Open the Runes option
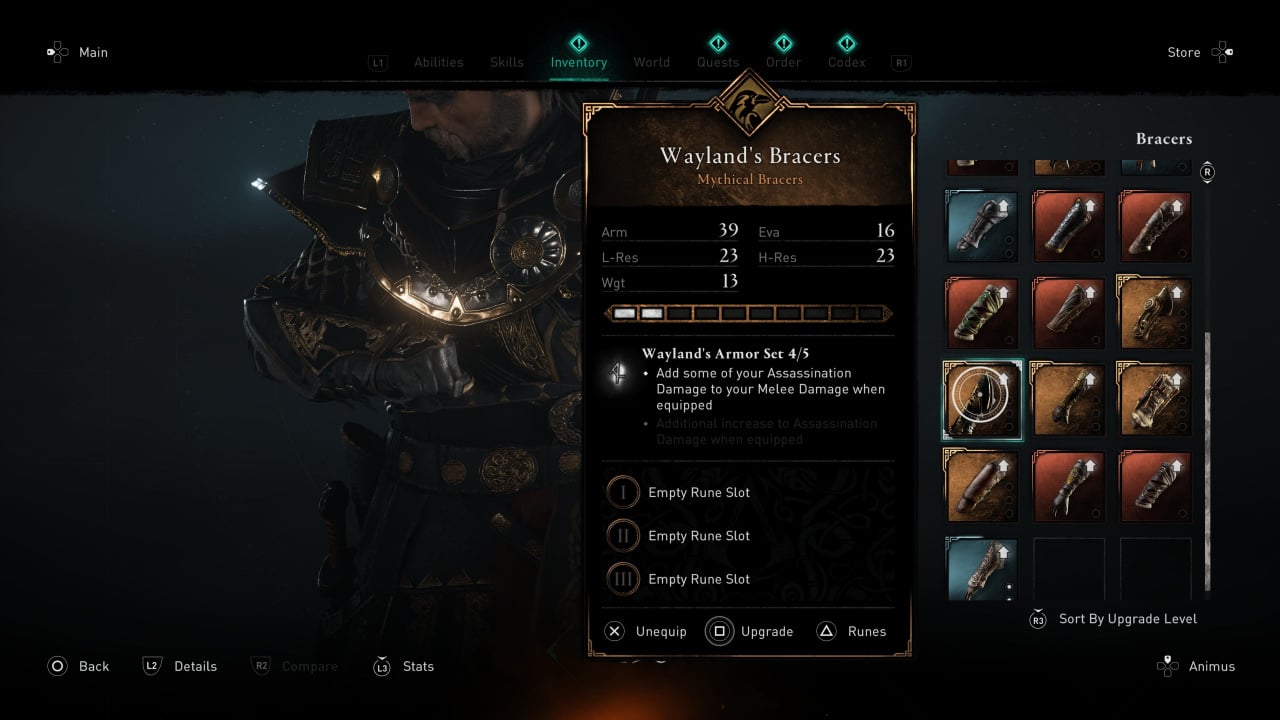This screenshot has width=1280, height=720. [x=853, y=631]
